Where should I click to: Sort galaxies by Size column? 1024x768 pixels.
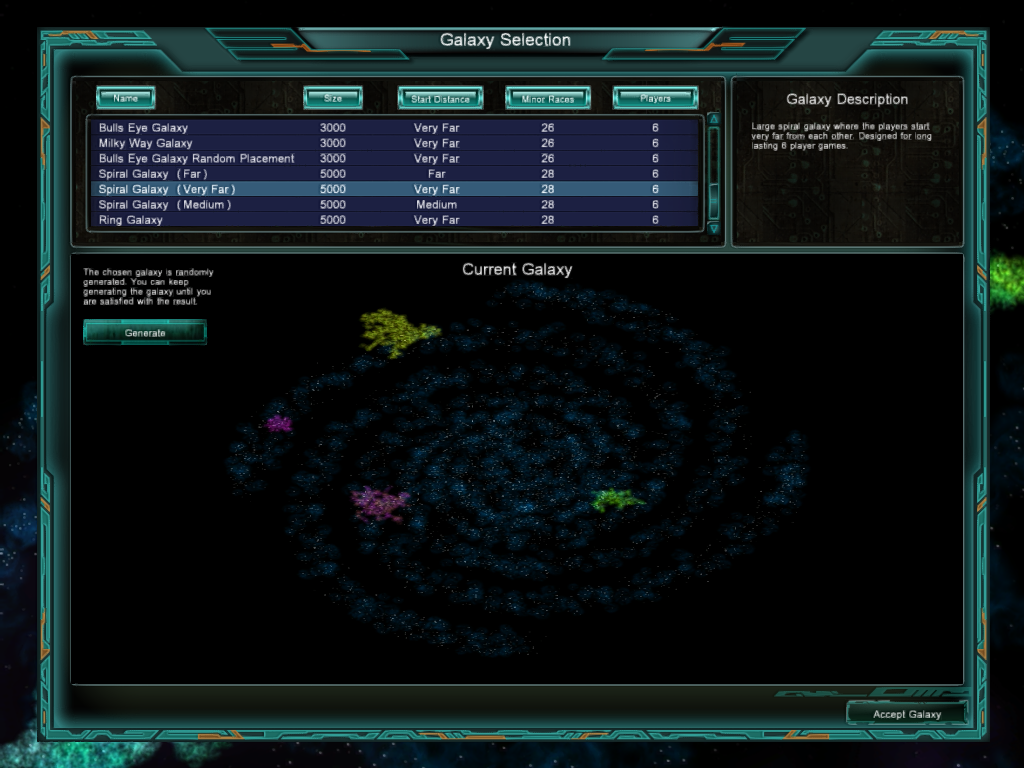click(x=333, y=98)
